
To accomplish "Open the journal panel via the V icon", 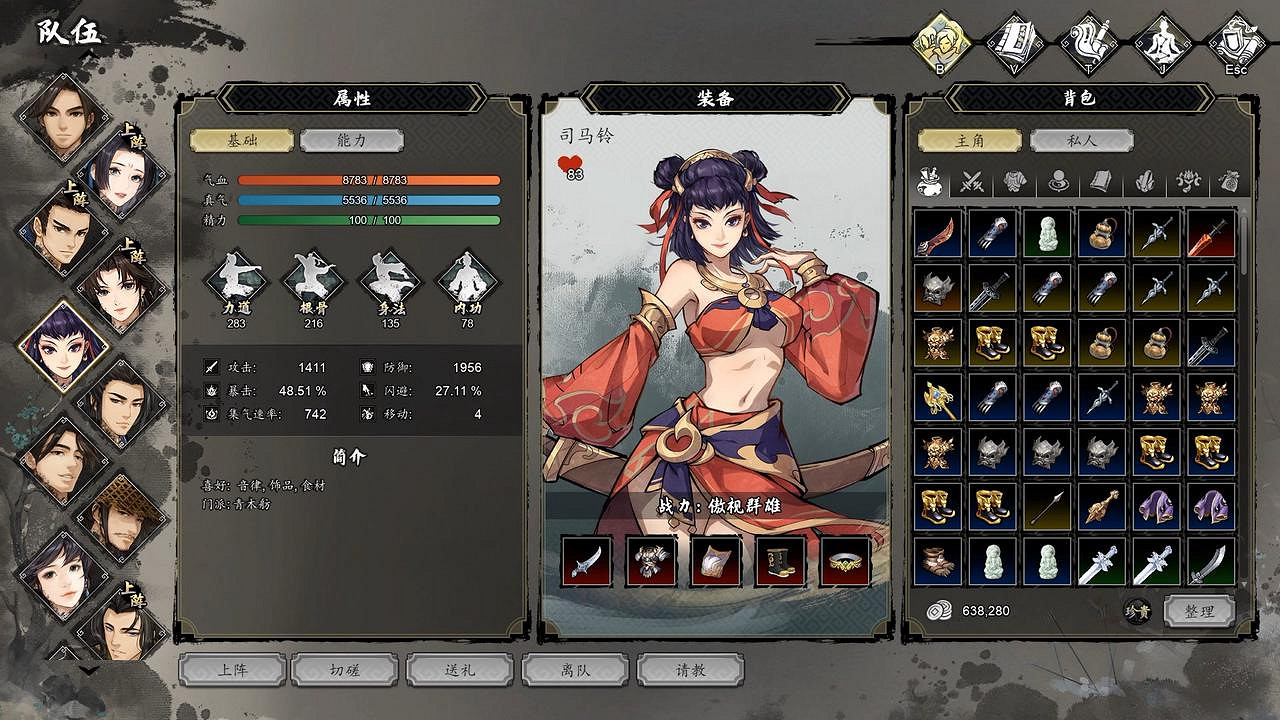I will (x=1013, y=40).
